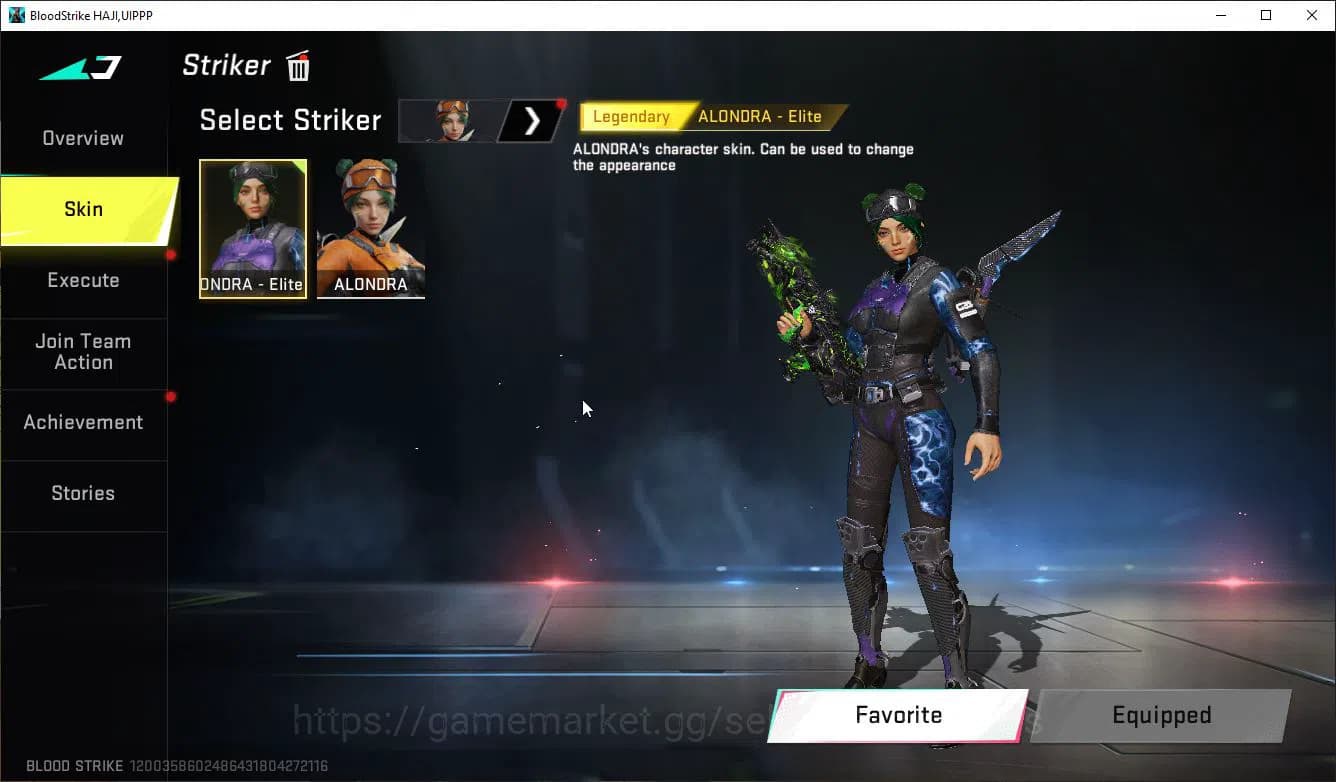The height and width of the screenshot is (782, 1336).
Task: Open the Execute tab
Action: pyautogui.click(x=83, y=280)
